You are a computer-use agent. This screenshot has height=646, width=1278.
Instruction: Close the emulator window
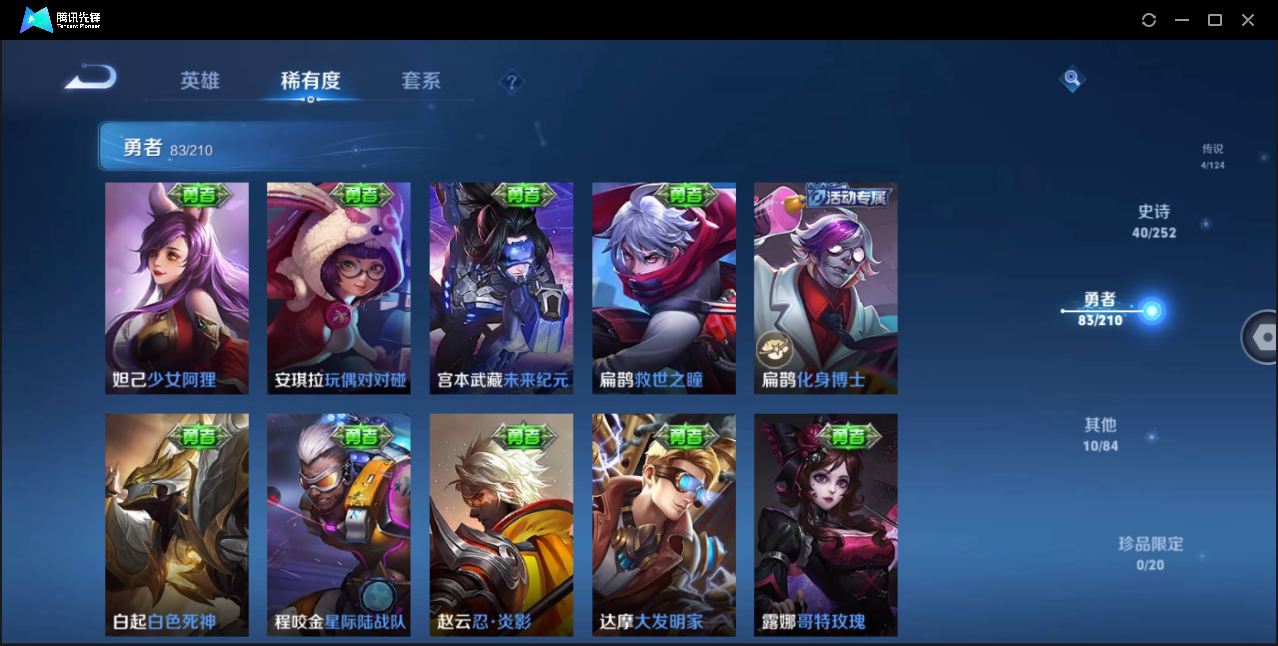click(1248, 20)
